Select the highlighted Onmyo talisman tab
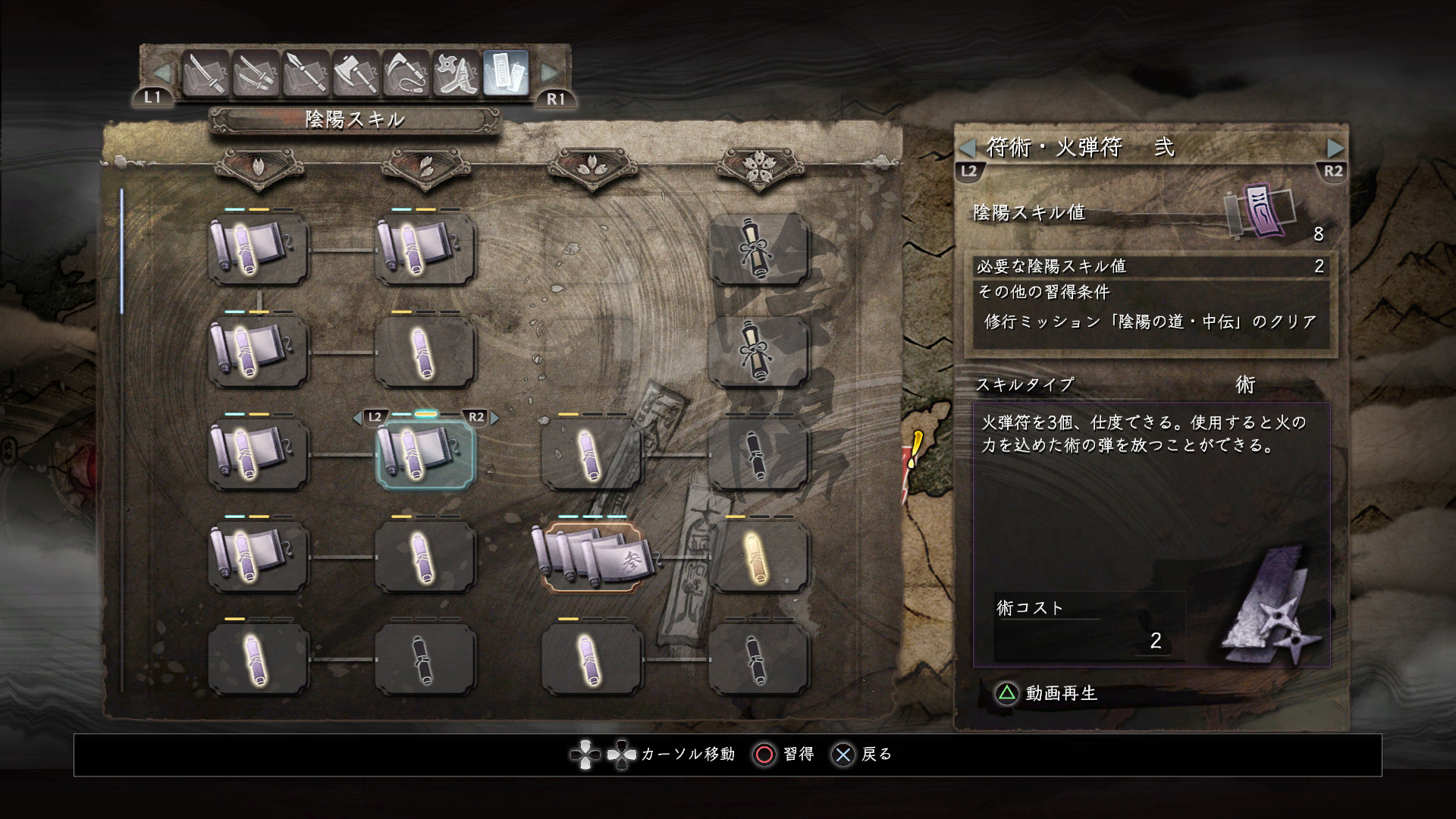1456x819 pixels. (x=506, y=74)
